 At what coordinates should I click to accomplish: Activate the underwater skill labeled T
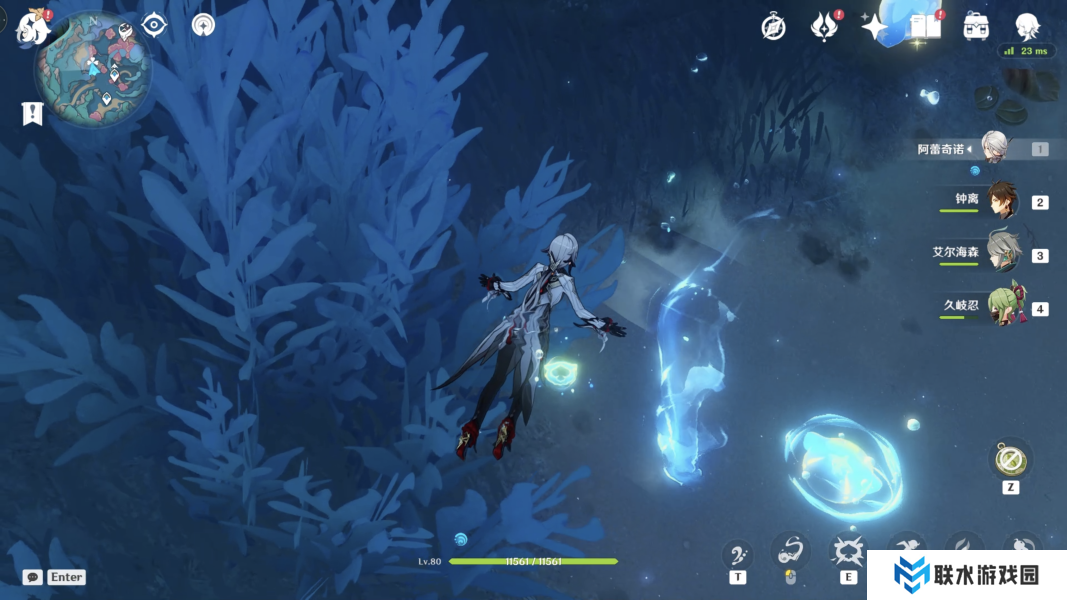coord(738,553)
